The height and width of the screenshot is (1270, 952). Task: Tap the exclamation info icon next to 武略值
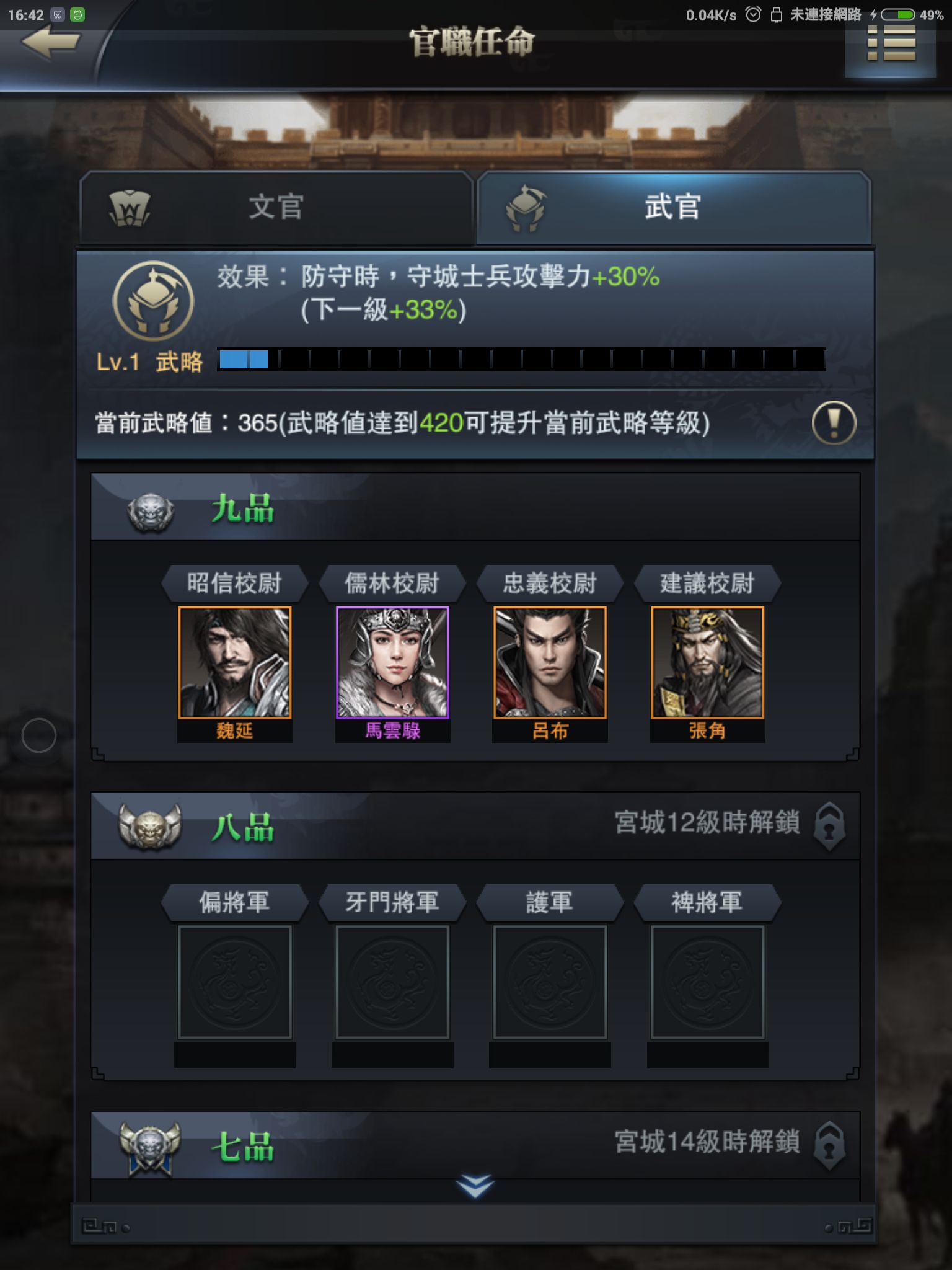pyautogui.click(x=834, y=423)
